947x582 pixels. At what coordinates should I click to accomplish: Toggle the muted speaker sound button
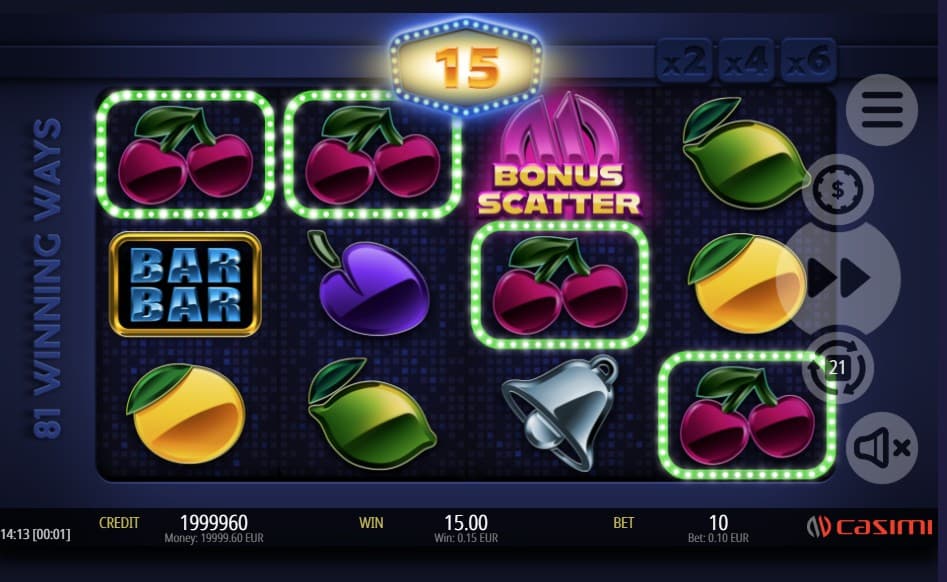click(x=881, y=448)
